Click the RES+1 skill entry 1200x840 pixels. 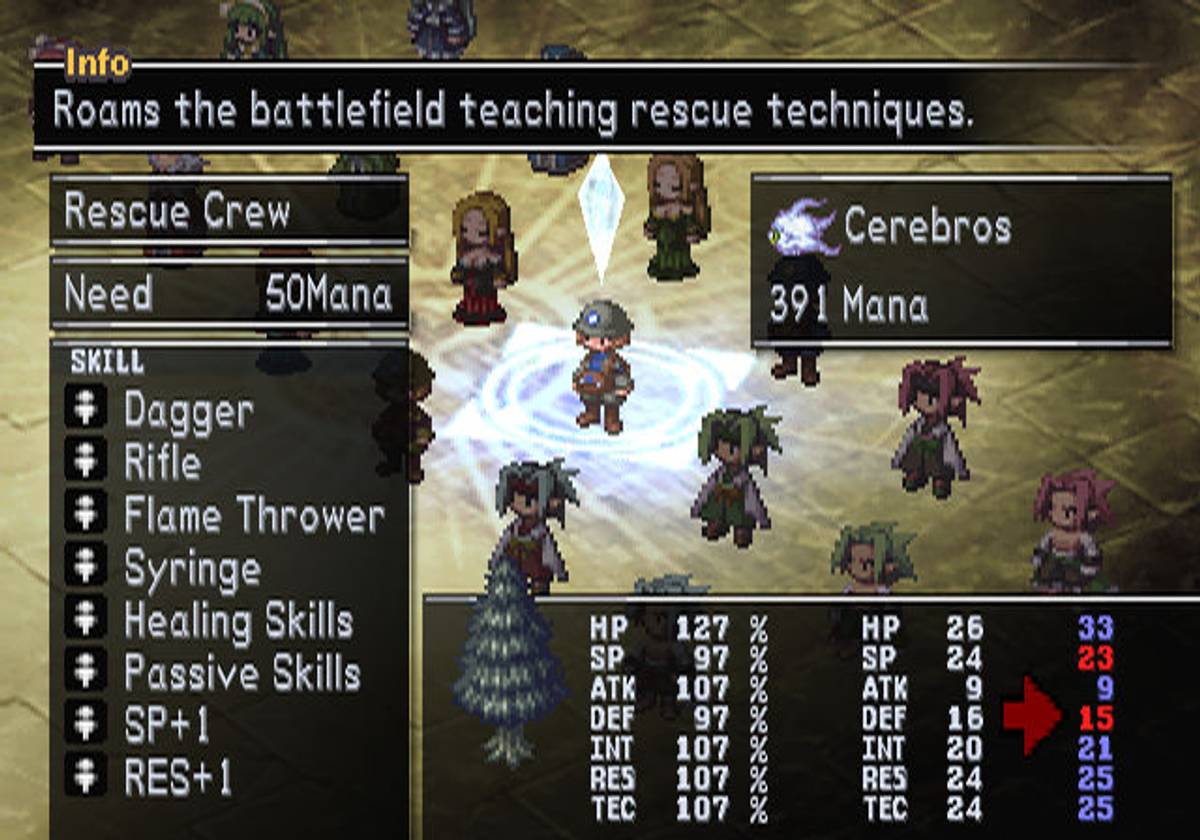(x=177, y=778)
